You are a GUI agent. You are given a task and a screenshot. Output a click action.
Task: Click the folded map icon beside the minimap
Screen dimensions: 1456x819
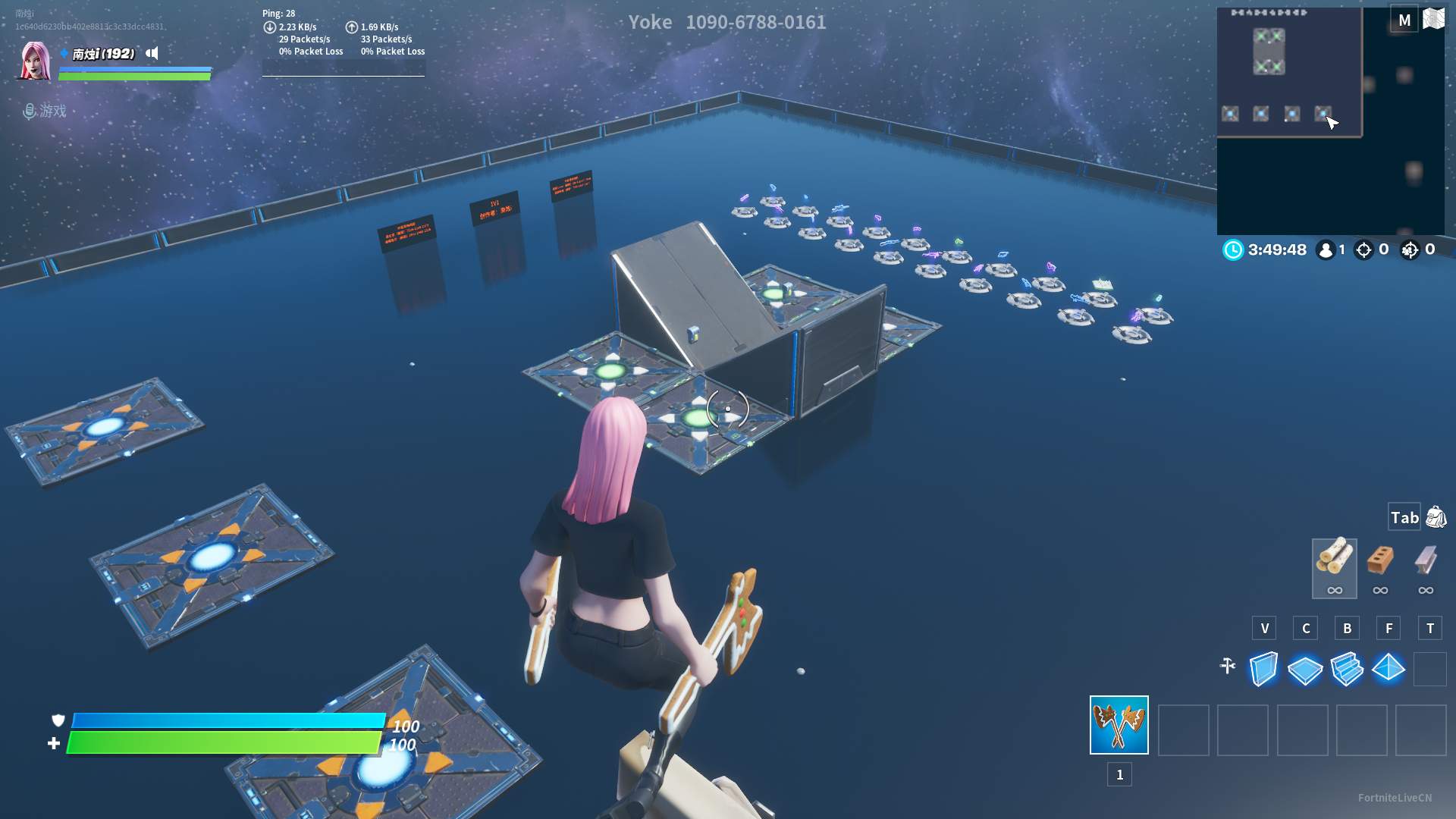click(x=1432, y=19)
